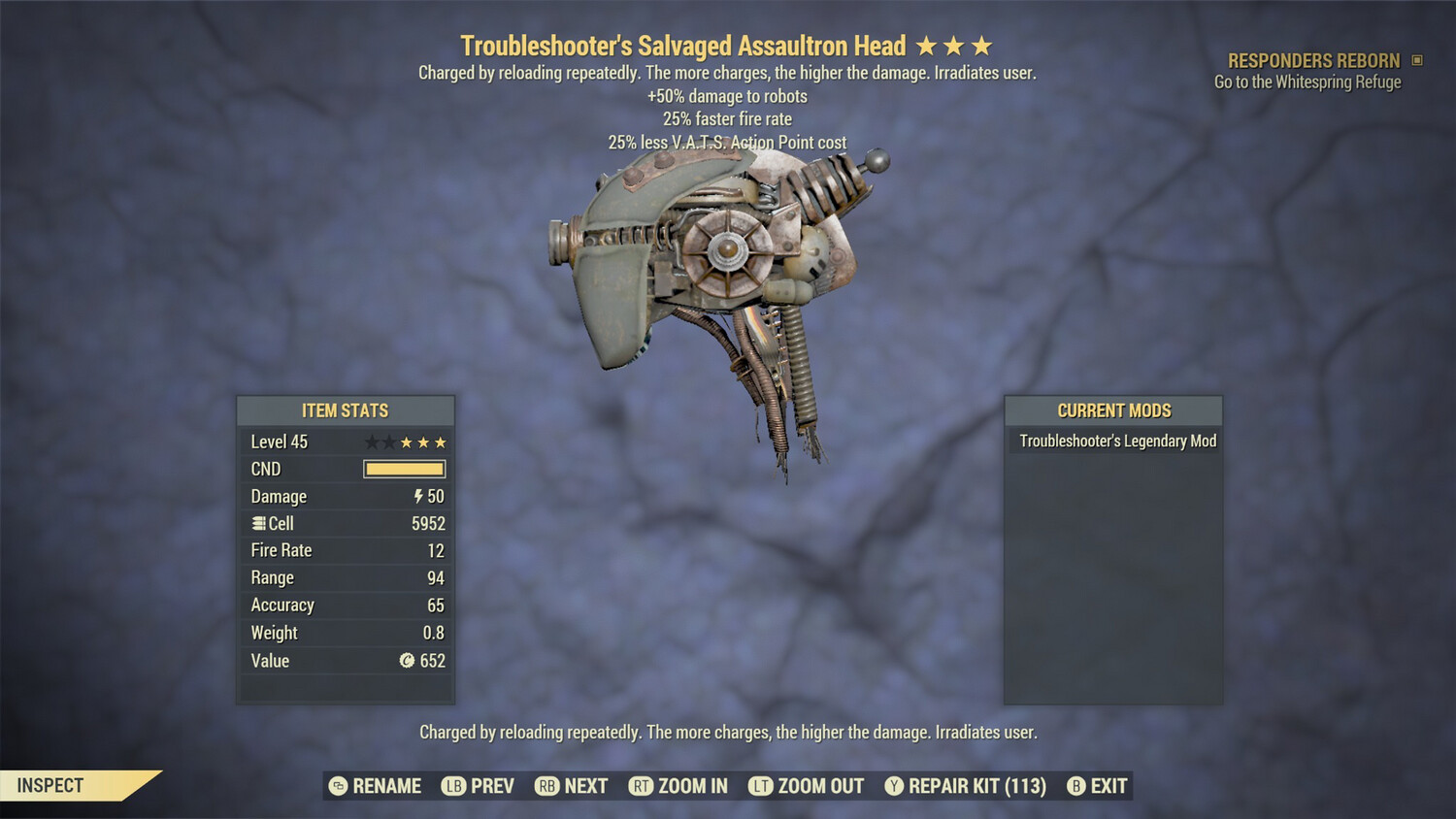
Task: Click the LB Prev button icon
Action: [x=450, y=786]
